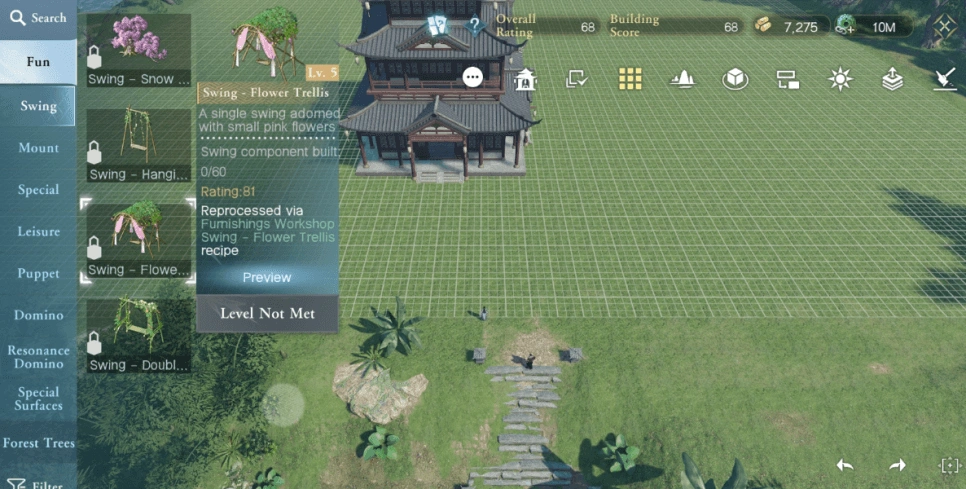Click the Level Not Met button
966x489 pixels.
[267, 313]
